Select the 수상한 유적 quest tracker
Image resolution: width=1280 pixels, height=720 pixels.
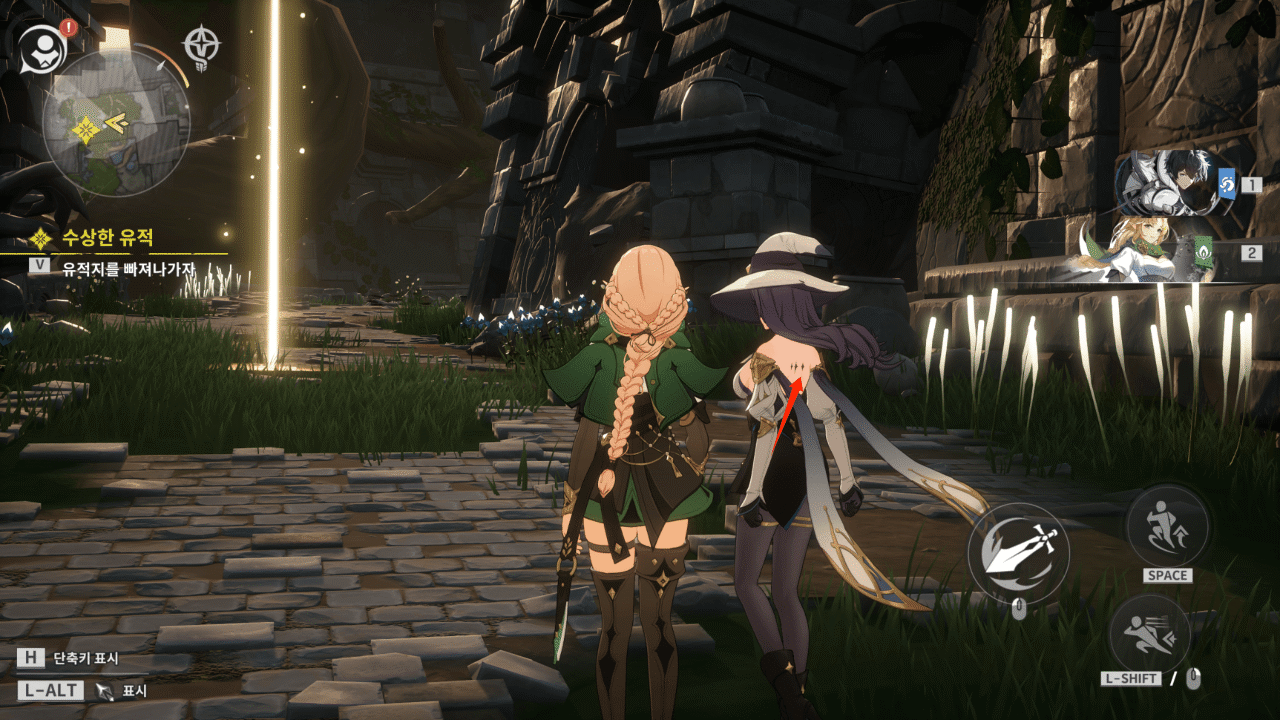pyautogui.click(x=110, y=238)
